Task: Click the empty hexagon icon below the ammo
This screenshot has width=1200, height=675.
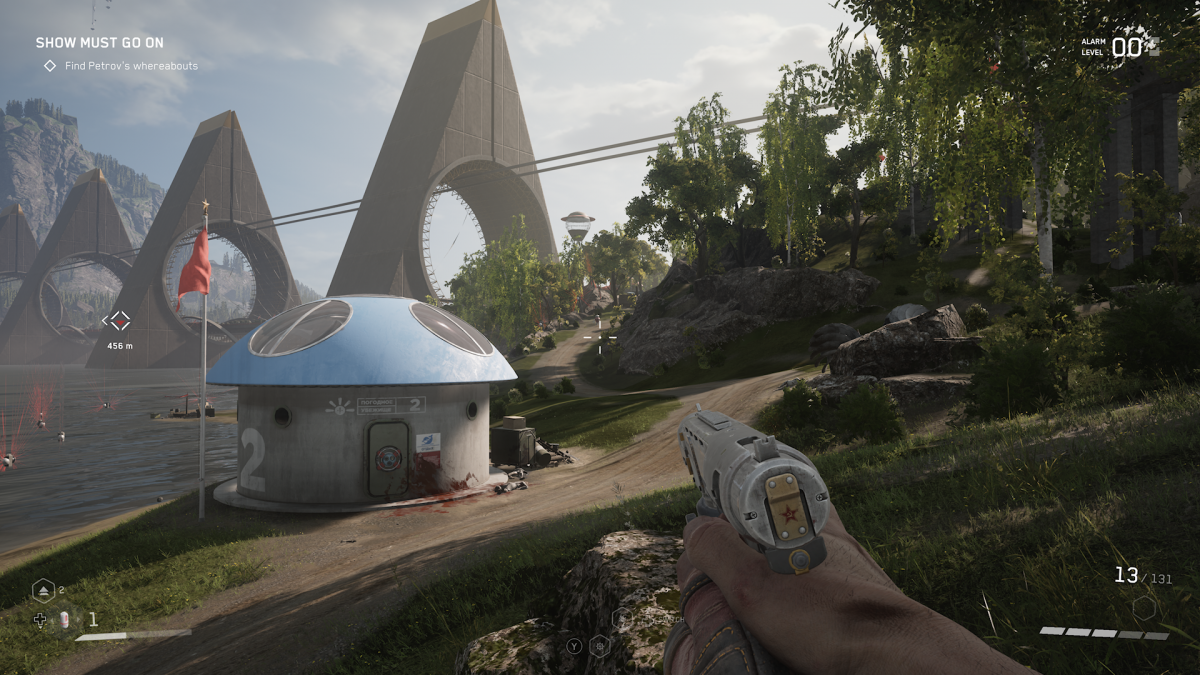Action: (1145, 607)
